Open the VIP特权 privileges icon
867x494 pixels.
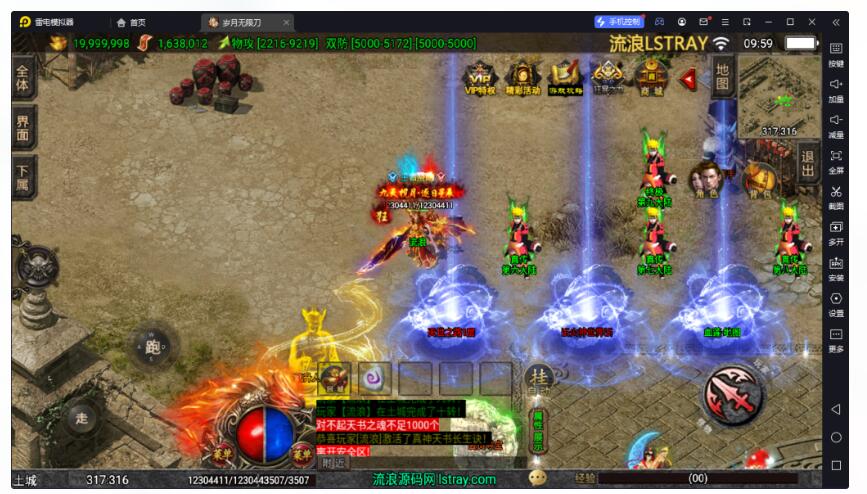click(480, 75)
